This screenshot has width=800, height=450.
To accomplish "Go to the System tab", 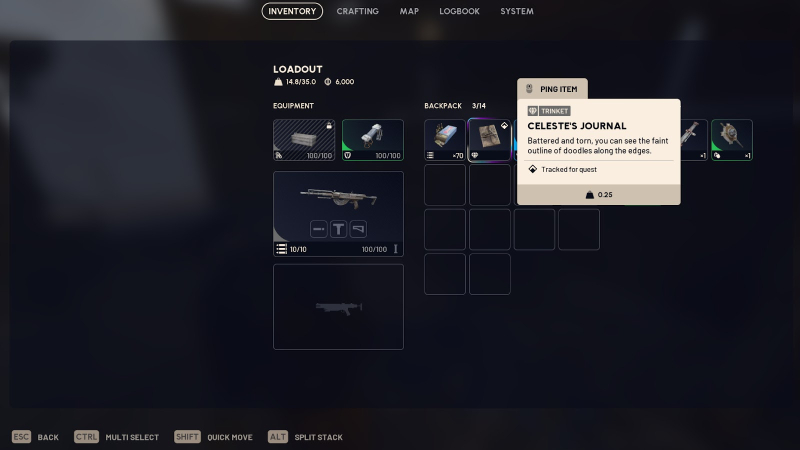I will click(x=517, y=11).
